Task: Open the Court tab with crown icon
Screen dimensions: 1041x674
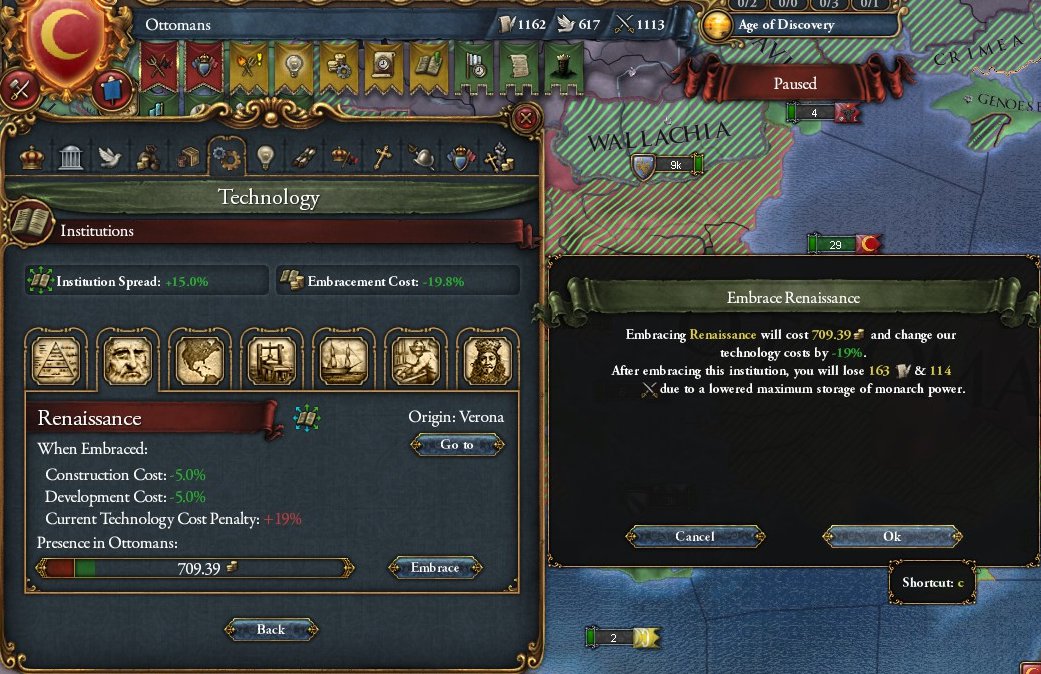Action: coord(32,157)
